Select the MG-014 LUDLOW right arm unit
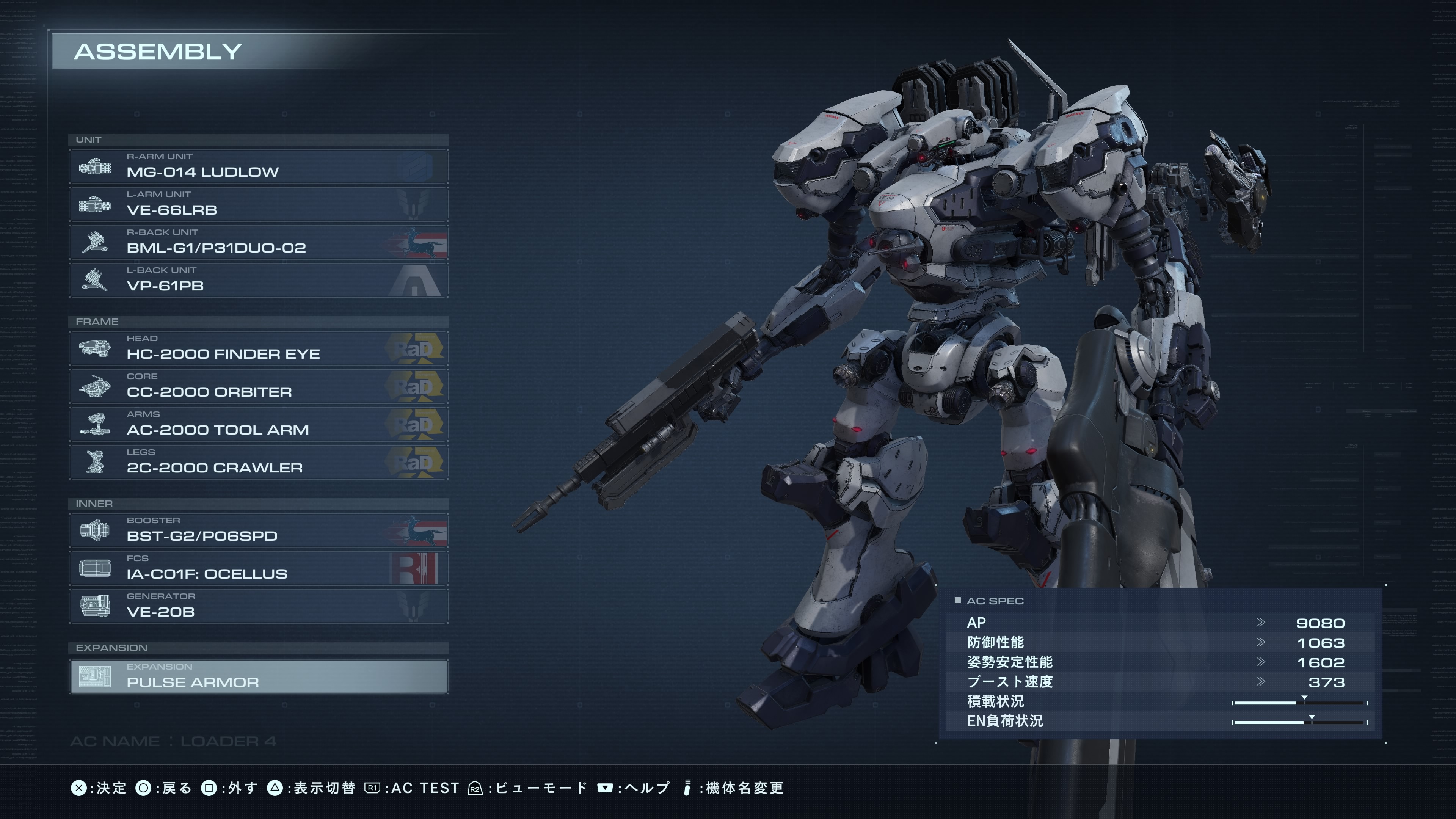Image resolution: width=1456 pixels, height=819 pixels. 258,166
